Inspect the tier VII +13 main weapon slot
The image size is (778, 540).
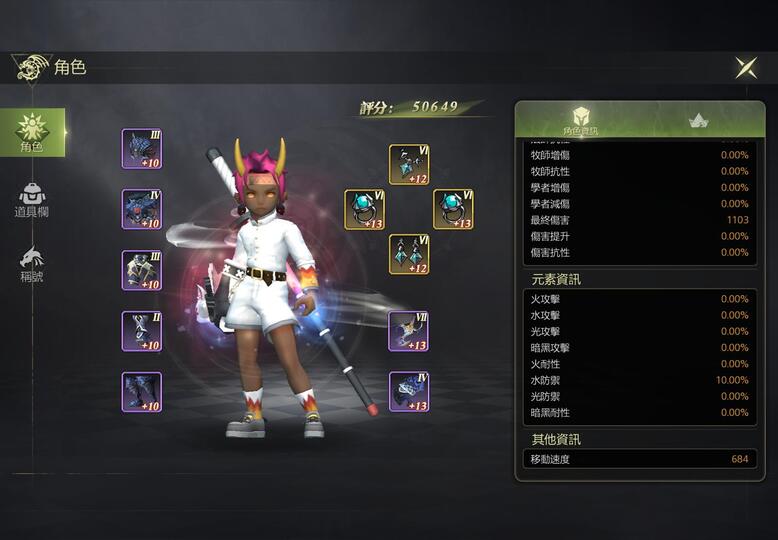(409, 331)
